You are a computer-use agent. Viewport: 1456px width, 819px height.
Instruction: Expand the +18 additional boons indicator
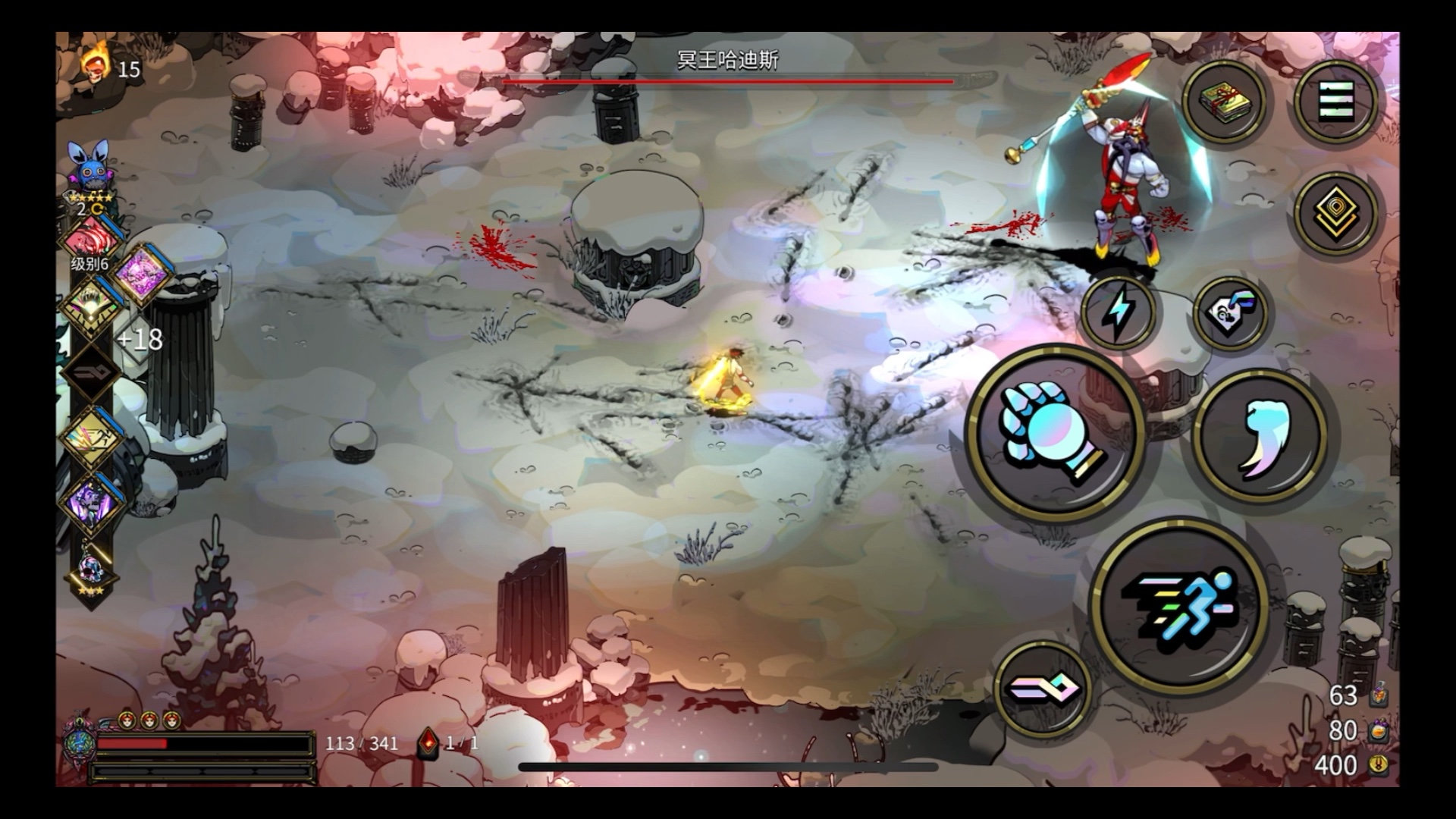140,339
